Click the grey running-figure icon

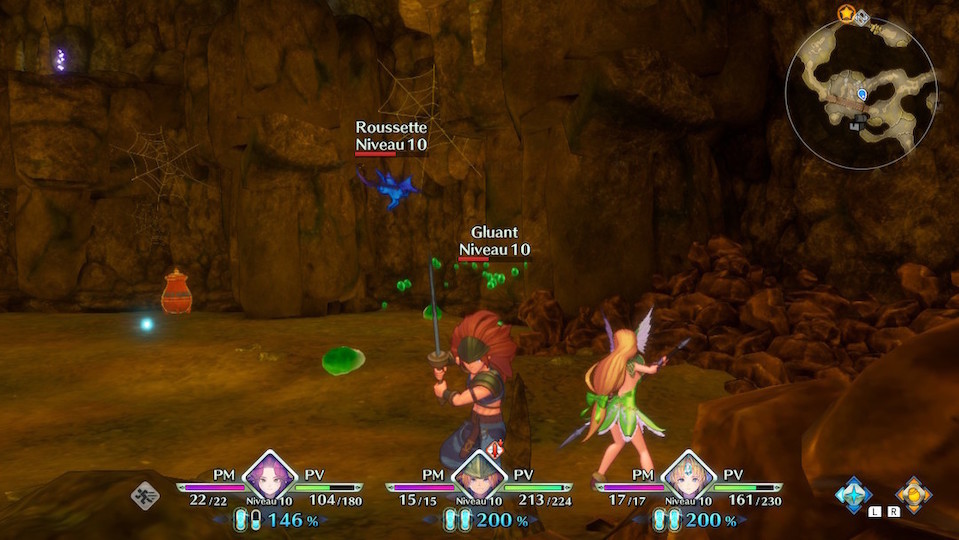tap(145, 495)
